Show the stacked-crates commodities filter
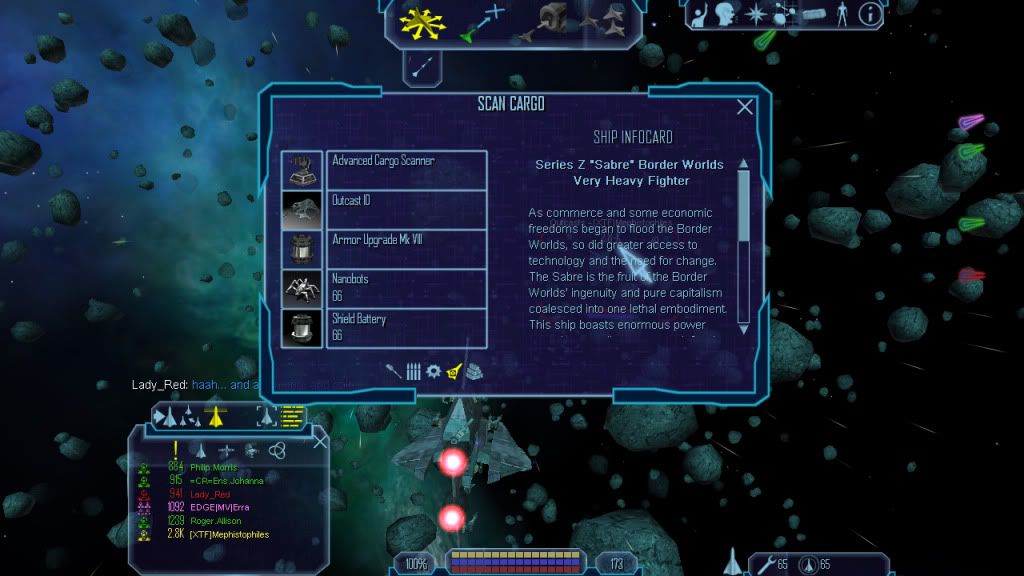Screen dimensions: 1024x576 (475, 371)
